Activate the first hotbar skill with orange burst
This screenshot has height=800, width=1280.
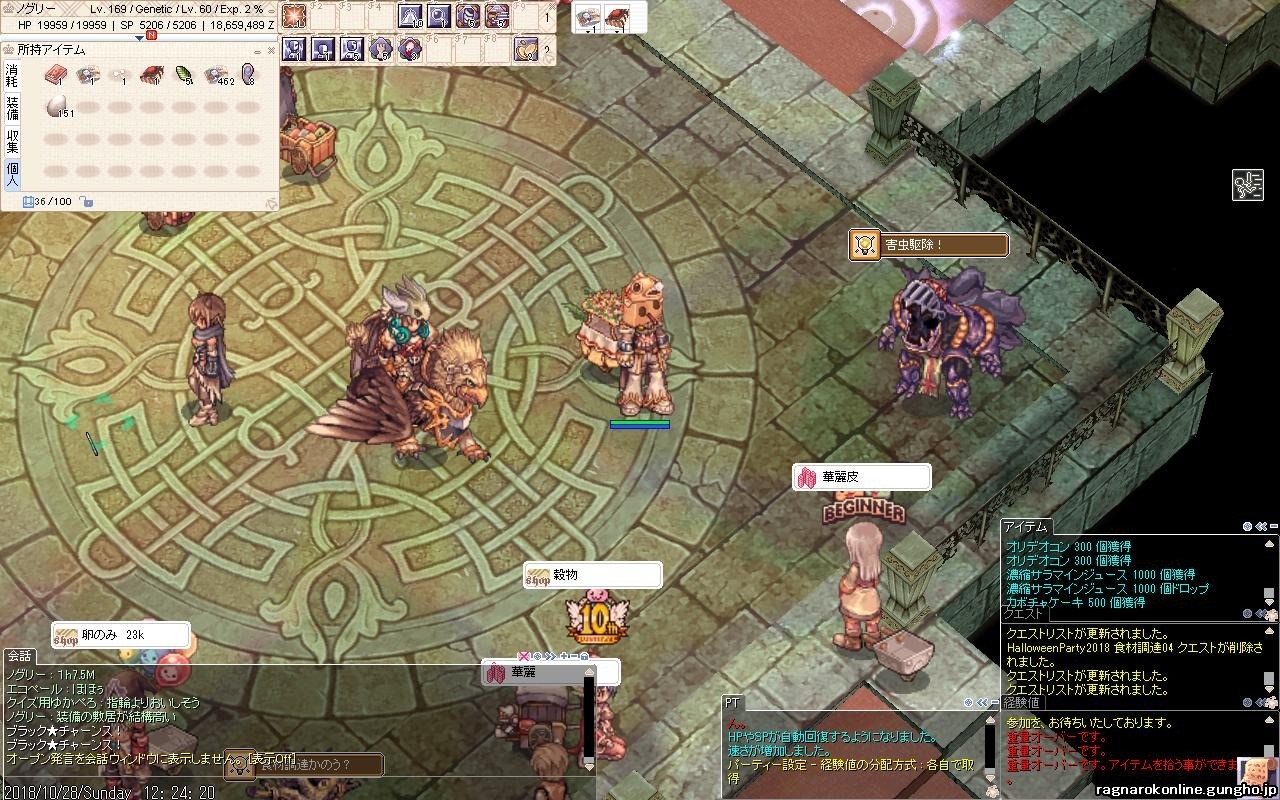click(294, 16)
